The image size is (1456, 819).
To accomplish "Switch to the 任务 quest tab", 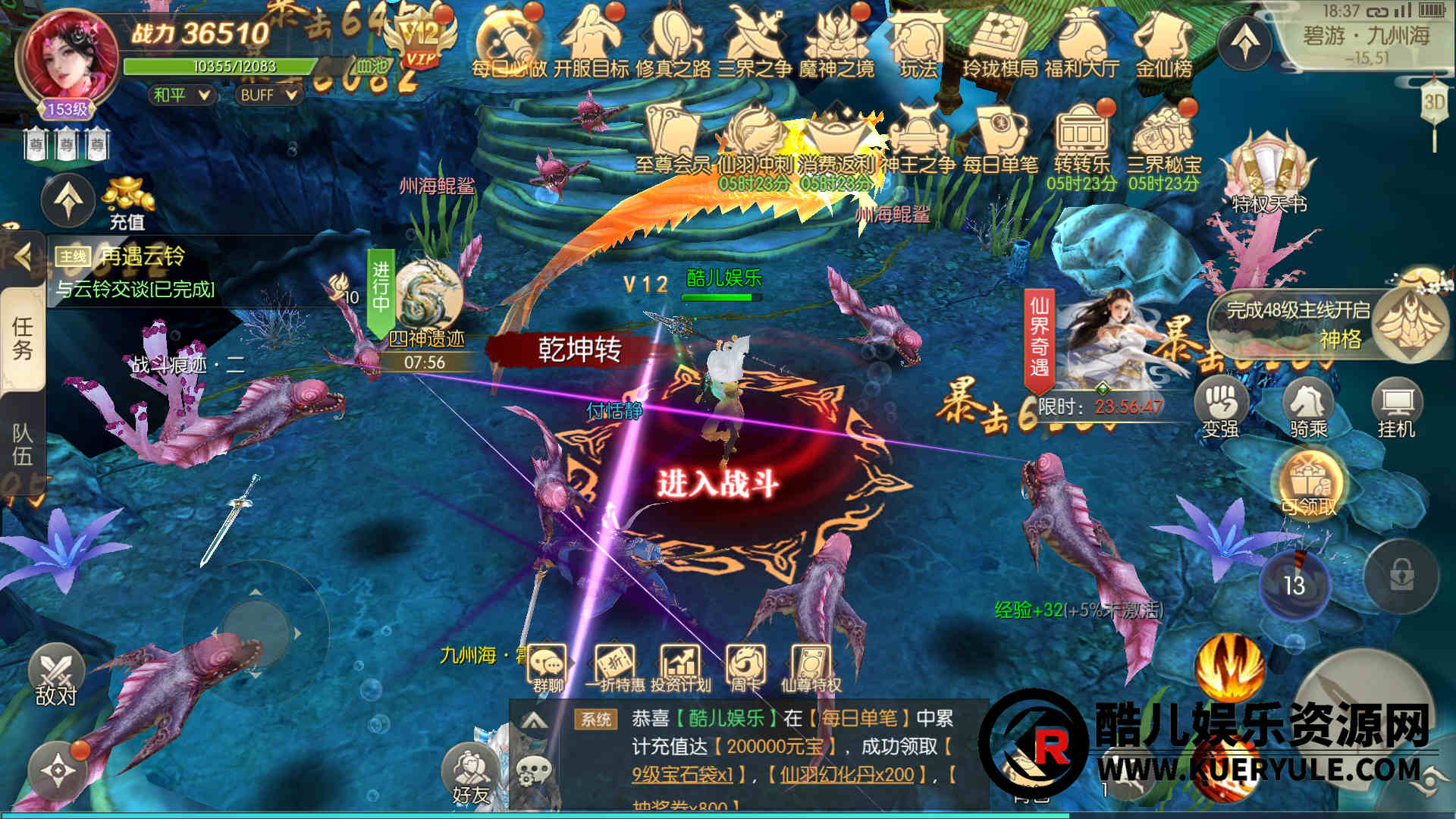I will tap(22, 338).
